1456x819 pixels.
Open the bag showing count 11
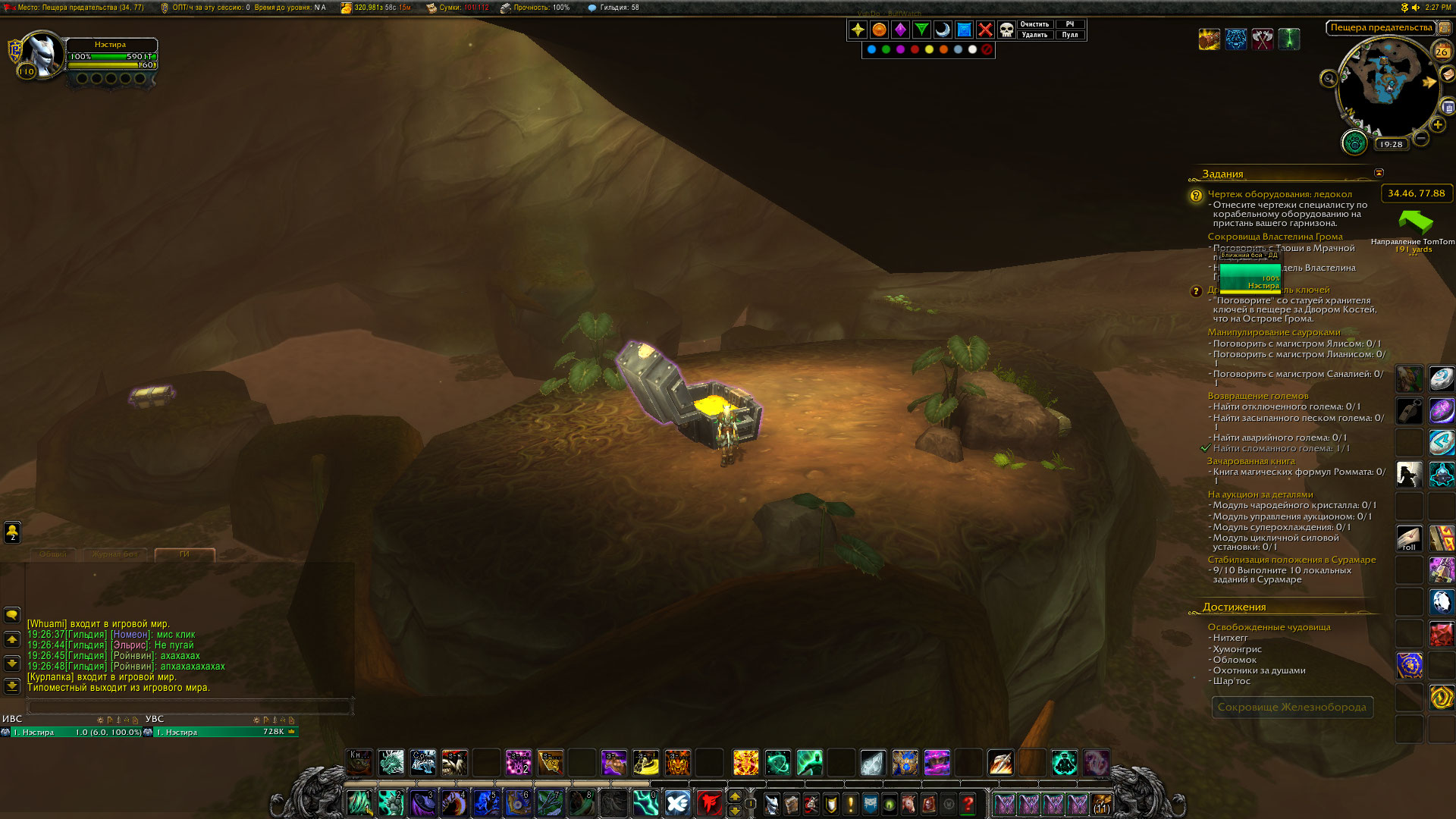point(1101,804)
